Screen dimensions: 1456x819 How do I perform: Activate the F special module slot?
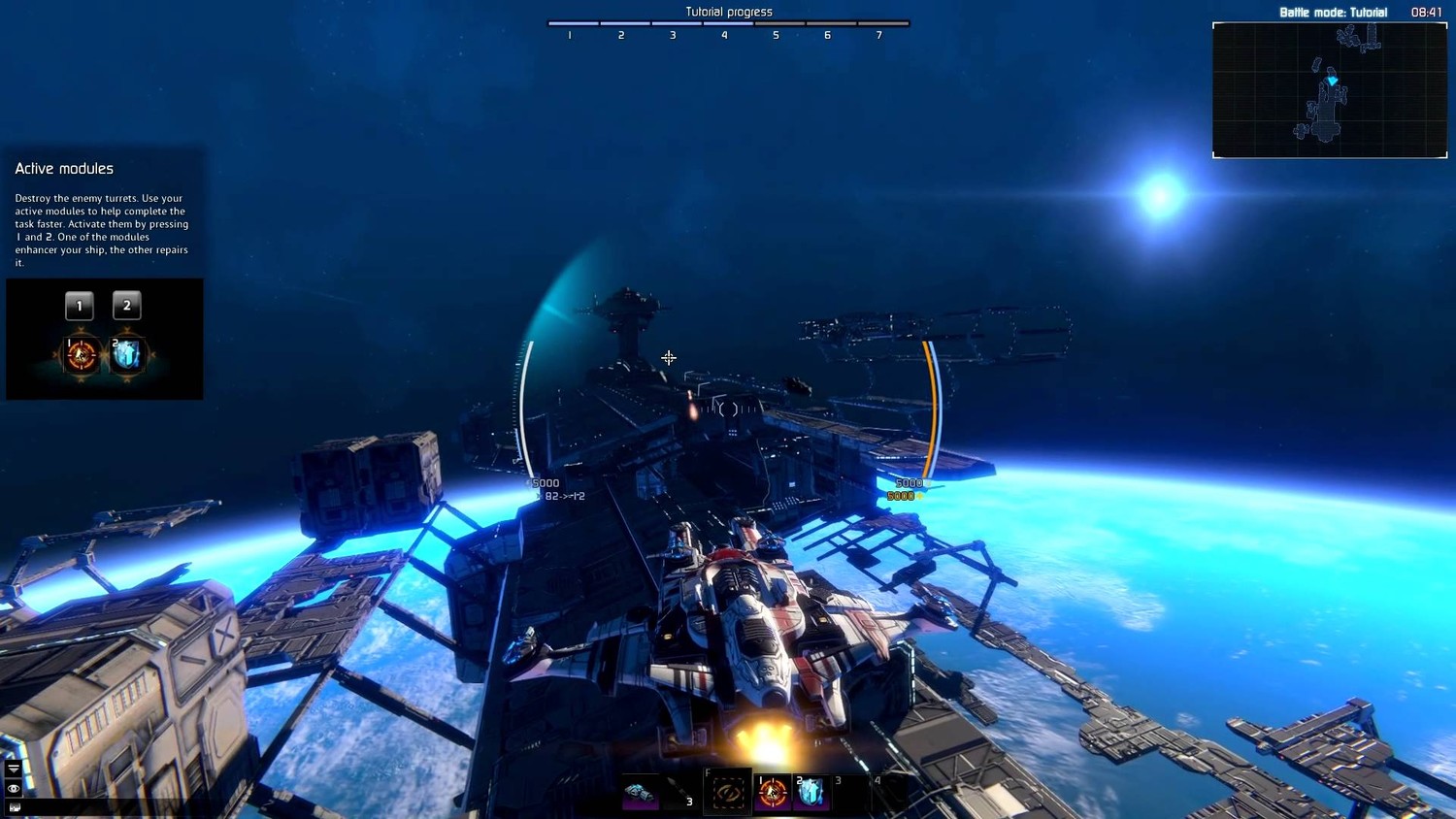[727, 793]
